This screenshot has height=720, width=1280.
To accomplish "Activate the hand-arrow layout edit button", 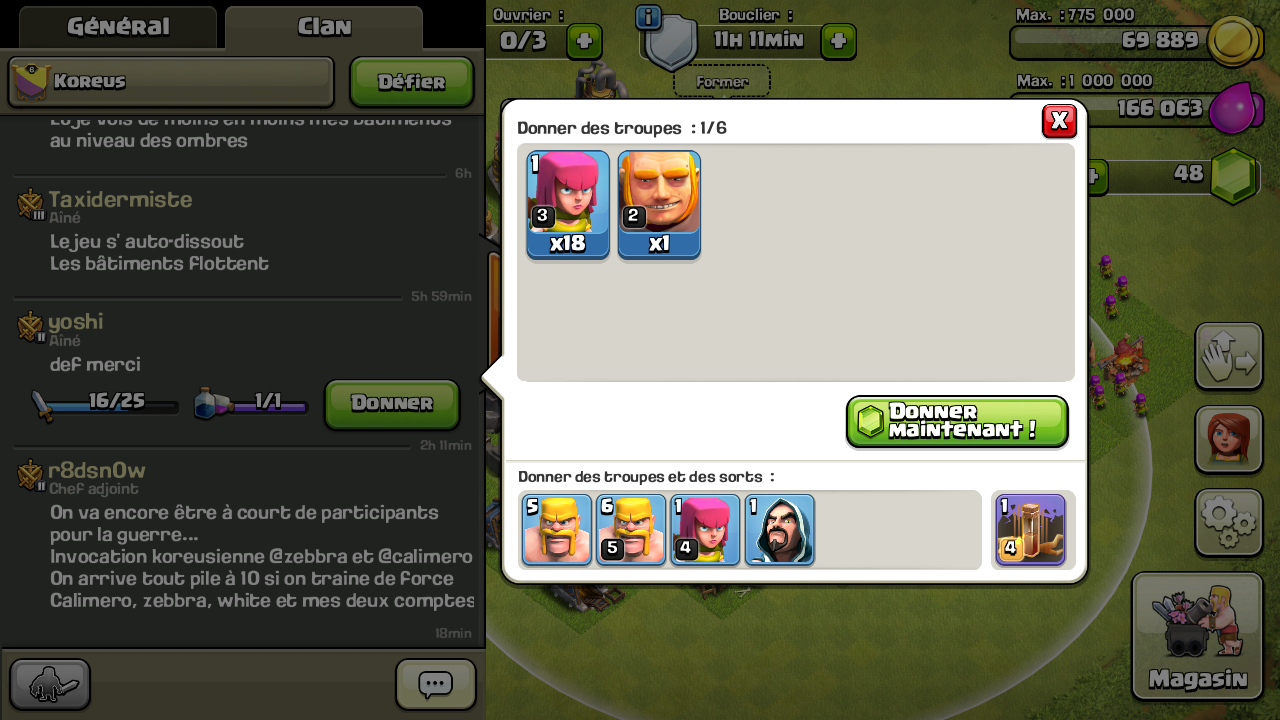I will (x=1228, y=357).
